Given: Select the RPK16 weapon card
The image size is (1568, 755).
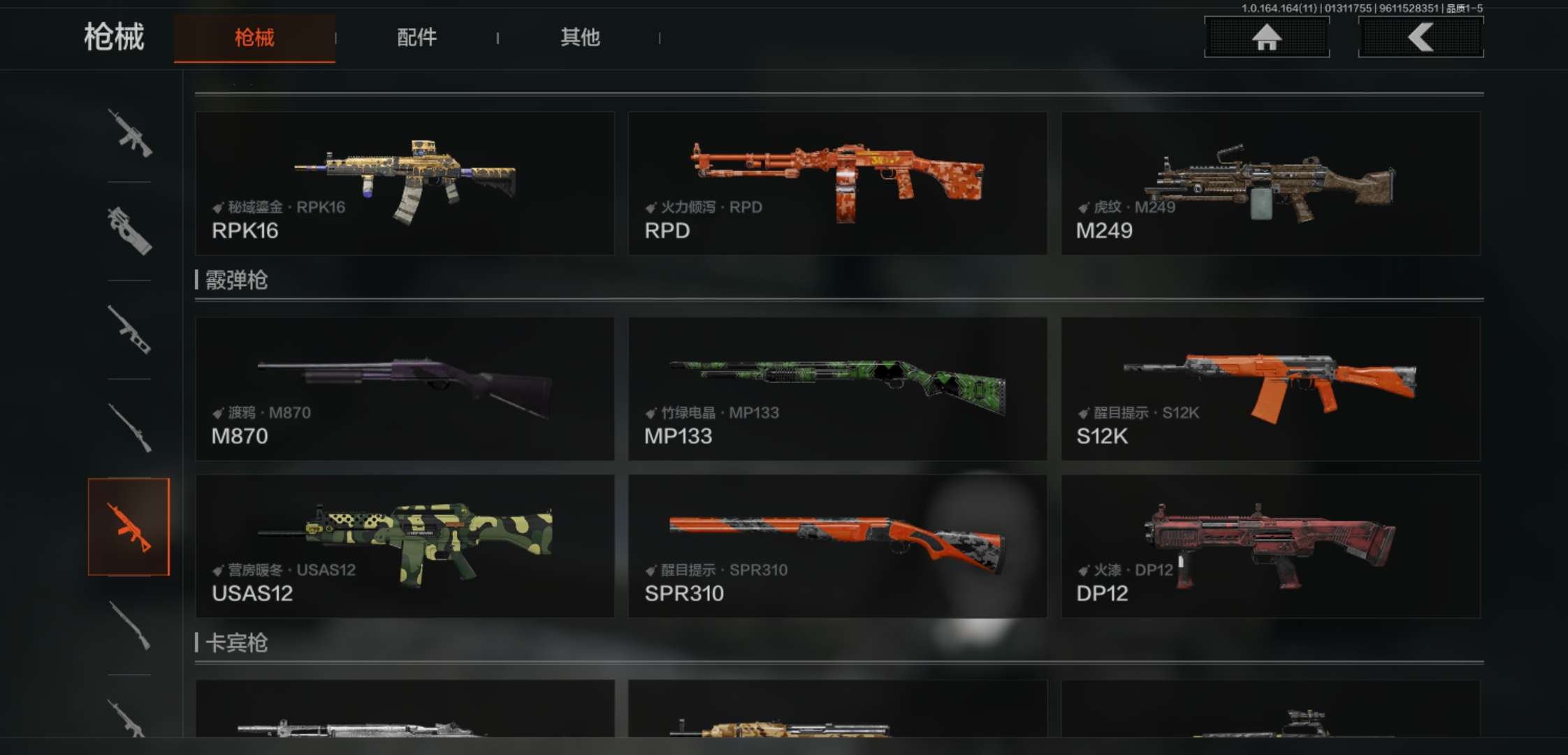Looking at the screenshot, I should coord(405,183).
